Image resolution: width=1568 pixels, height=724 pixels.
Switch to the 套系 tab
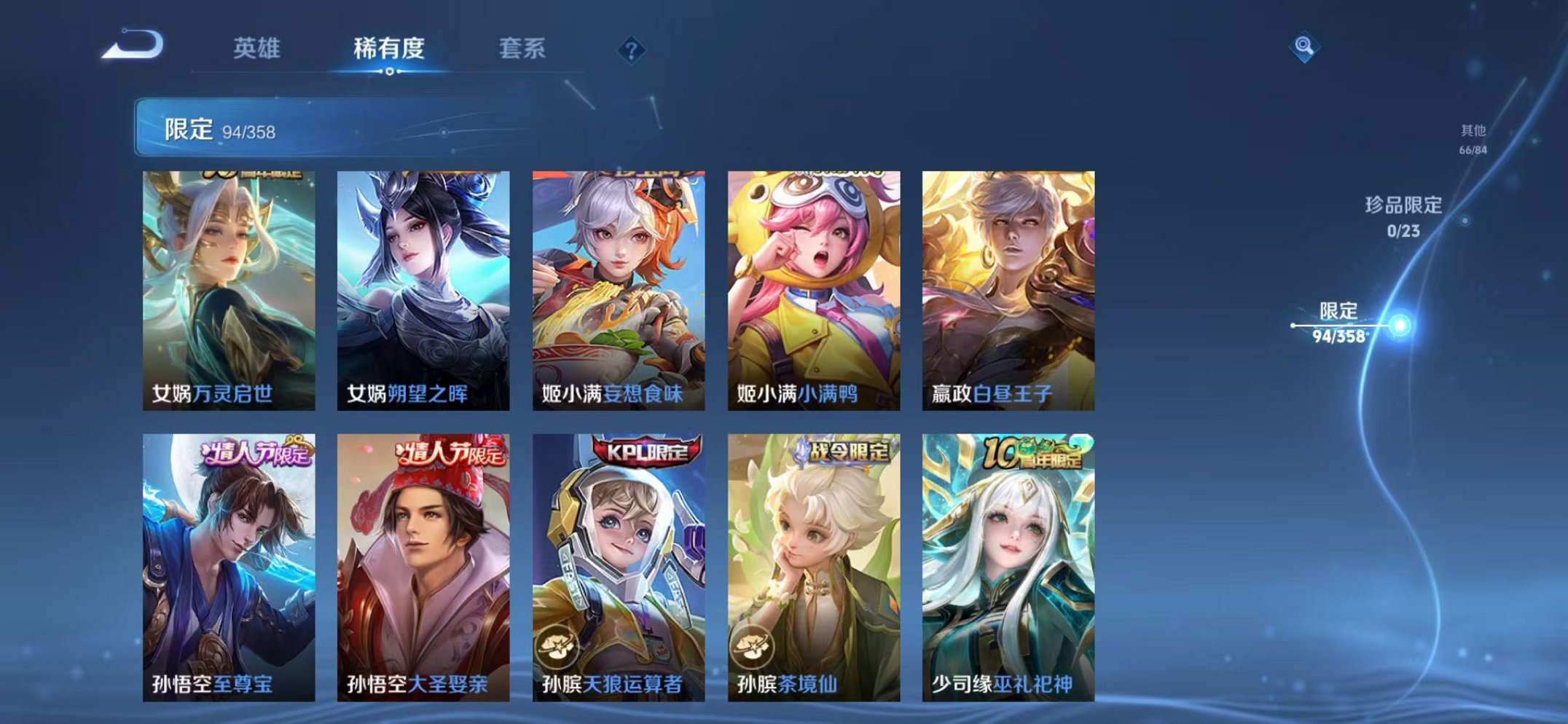[524, 48]
